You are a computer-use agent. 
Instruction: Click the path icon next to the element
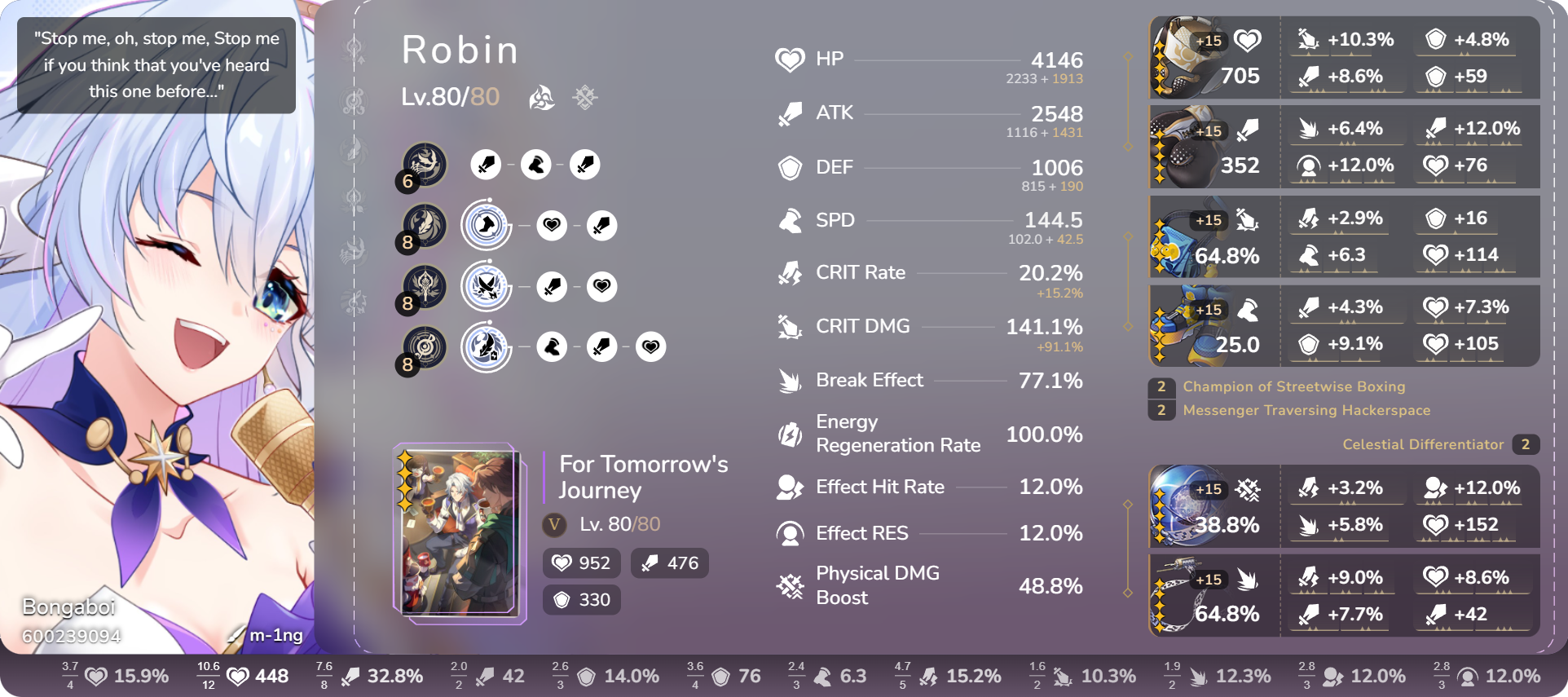coord(585,97)
